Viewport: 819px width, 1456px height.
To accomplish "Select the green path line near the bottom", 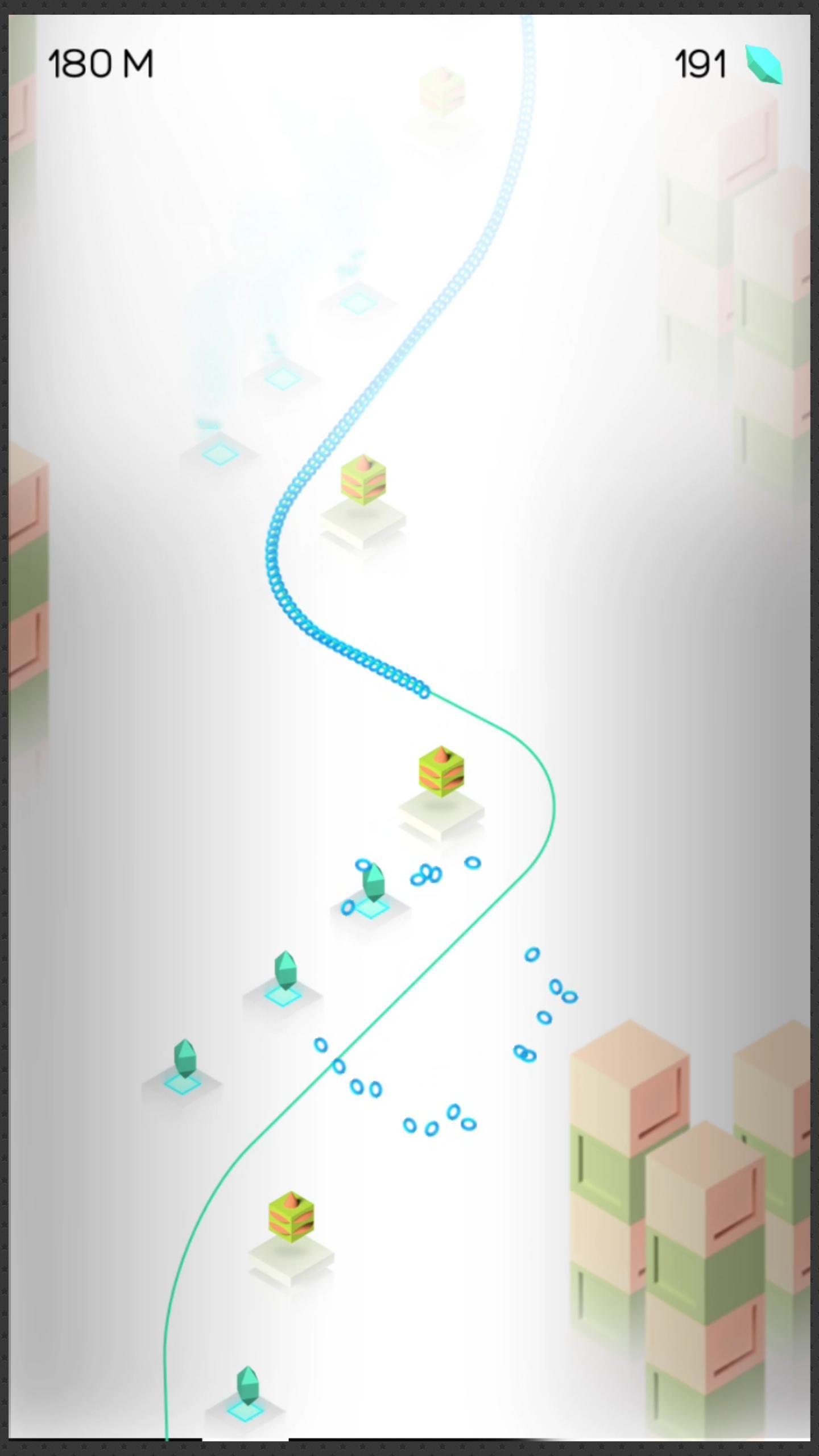I will click(x=168, y=1393).
